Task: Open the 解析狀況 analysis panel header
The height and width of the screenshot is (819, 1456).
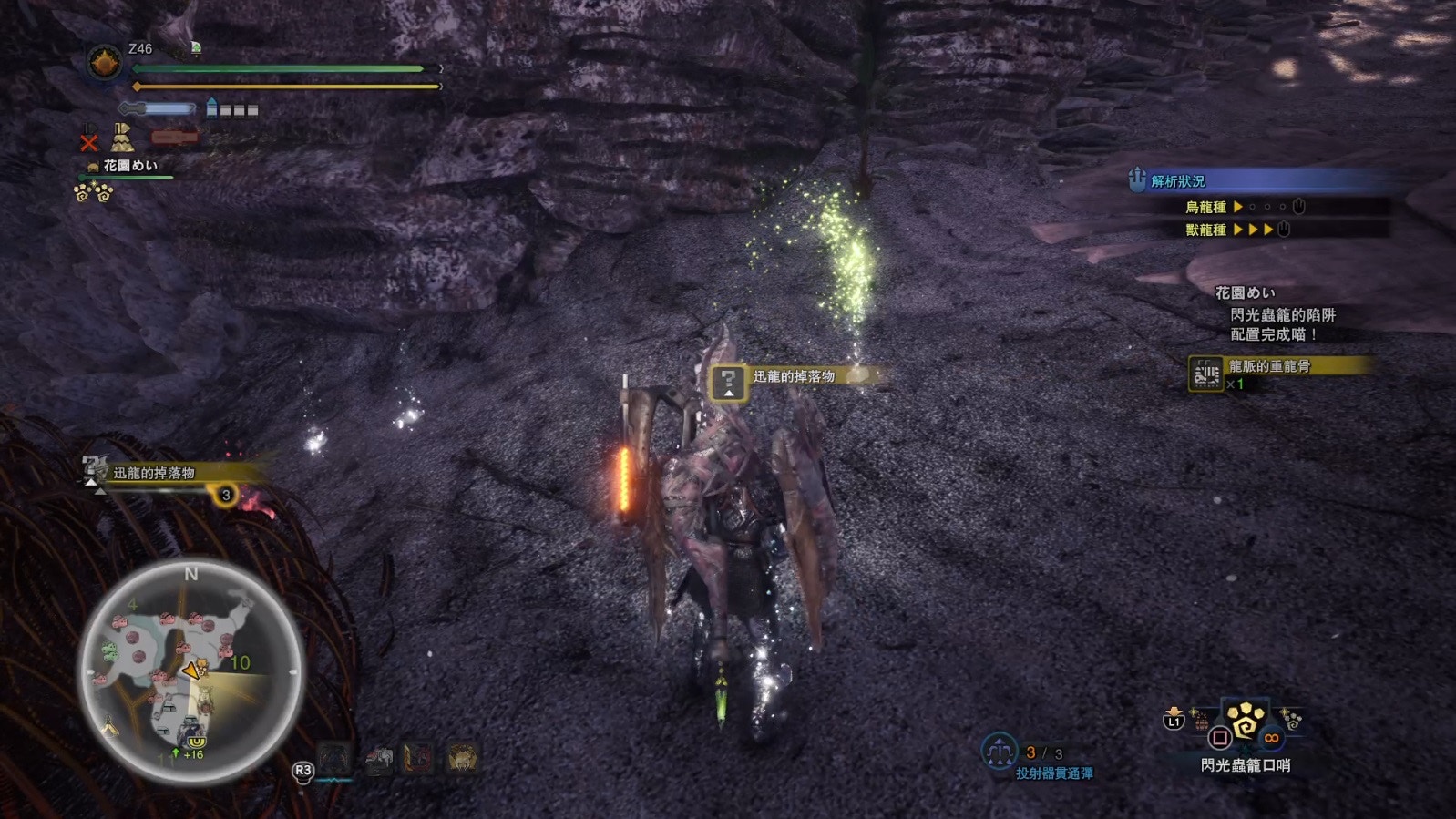Action: pyautogui.click(x=1177, y=180)
